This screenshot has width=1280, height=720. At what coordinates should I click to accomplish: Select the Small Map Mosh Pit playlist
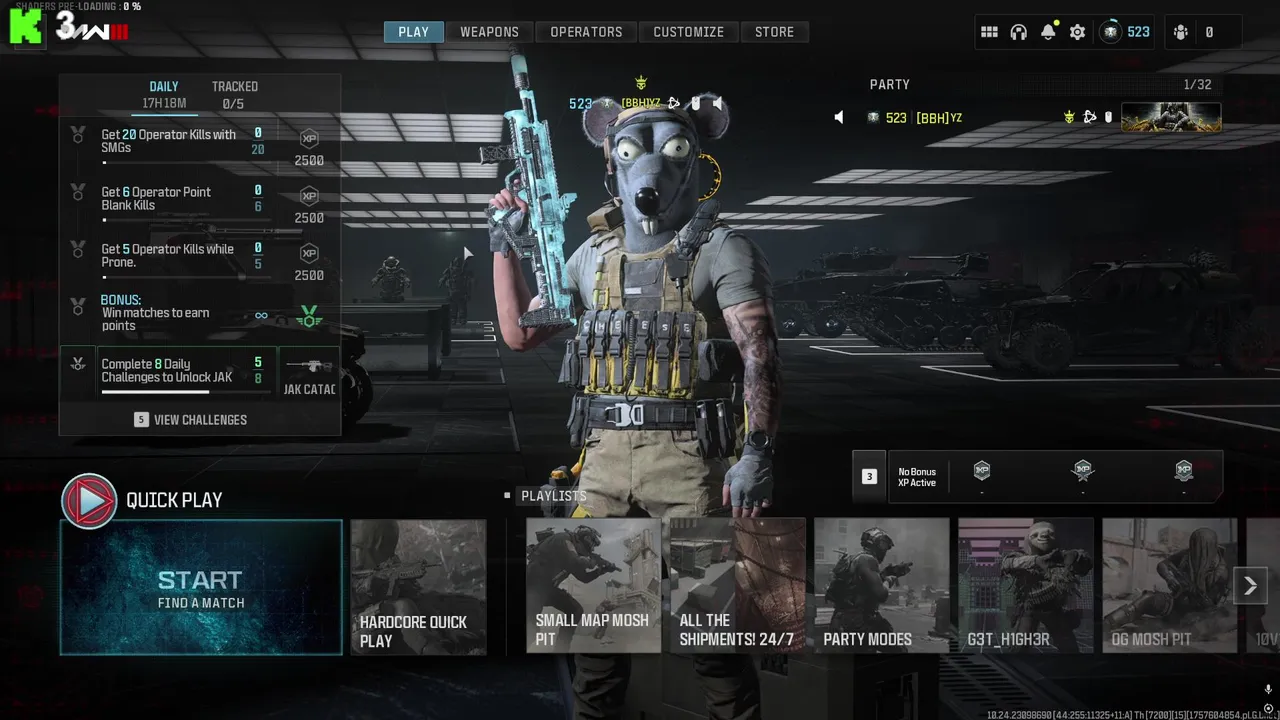point(593,586)
